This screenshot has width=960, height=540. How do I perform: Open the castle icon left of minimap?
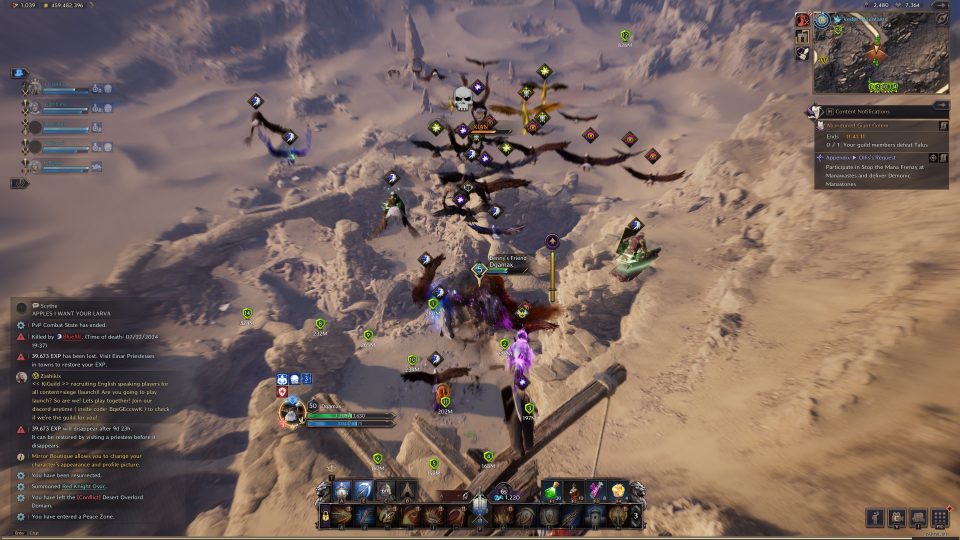tap(803, 37)
